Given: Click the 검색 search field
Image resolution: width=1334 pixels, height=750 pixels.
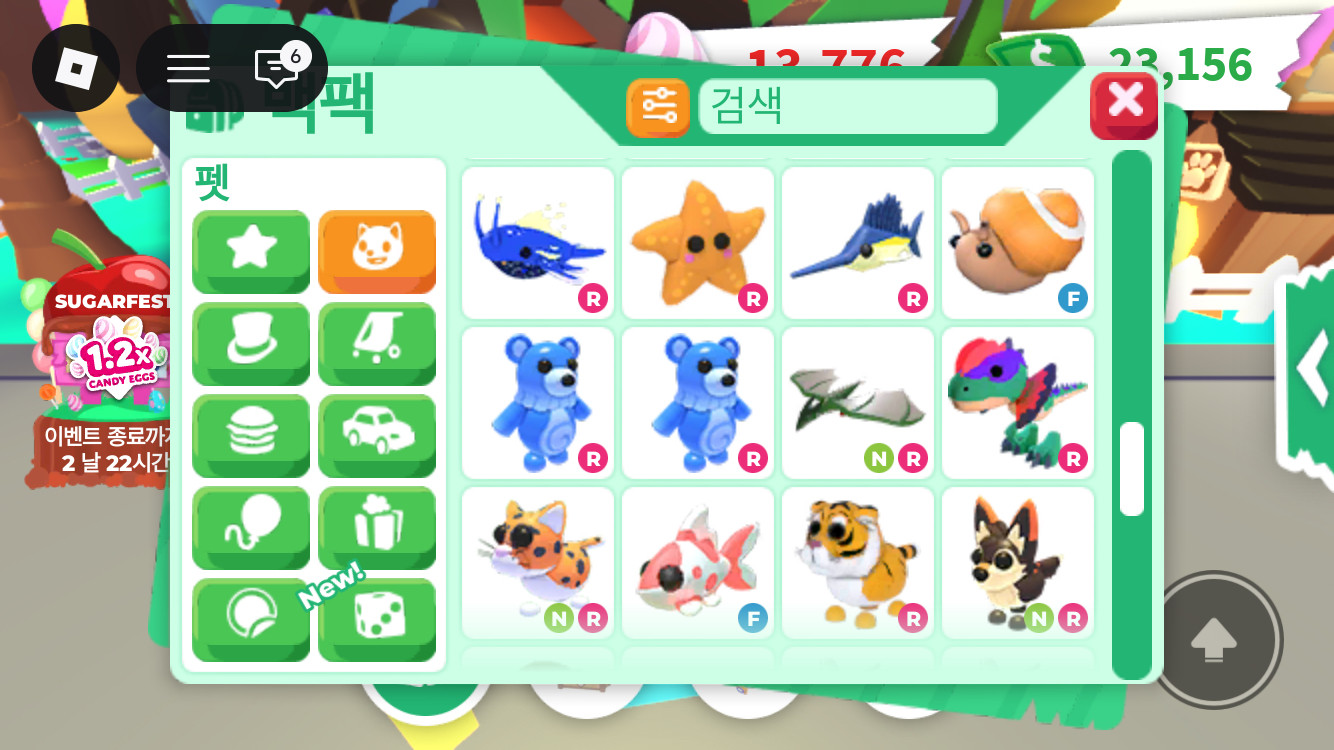Looking at the screenshot, I should [x=848, y=105].
